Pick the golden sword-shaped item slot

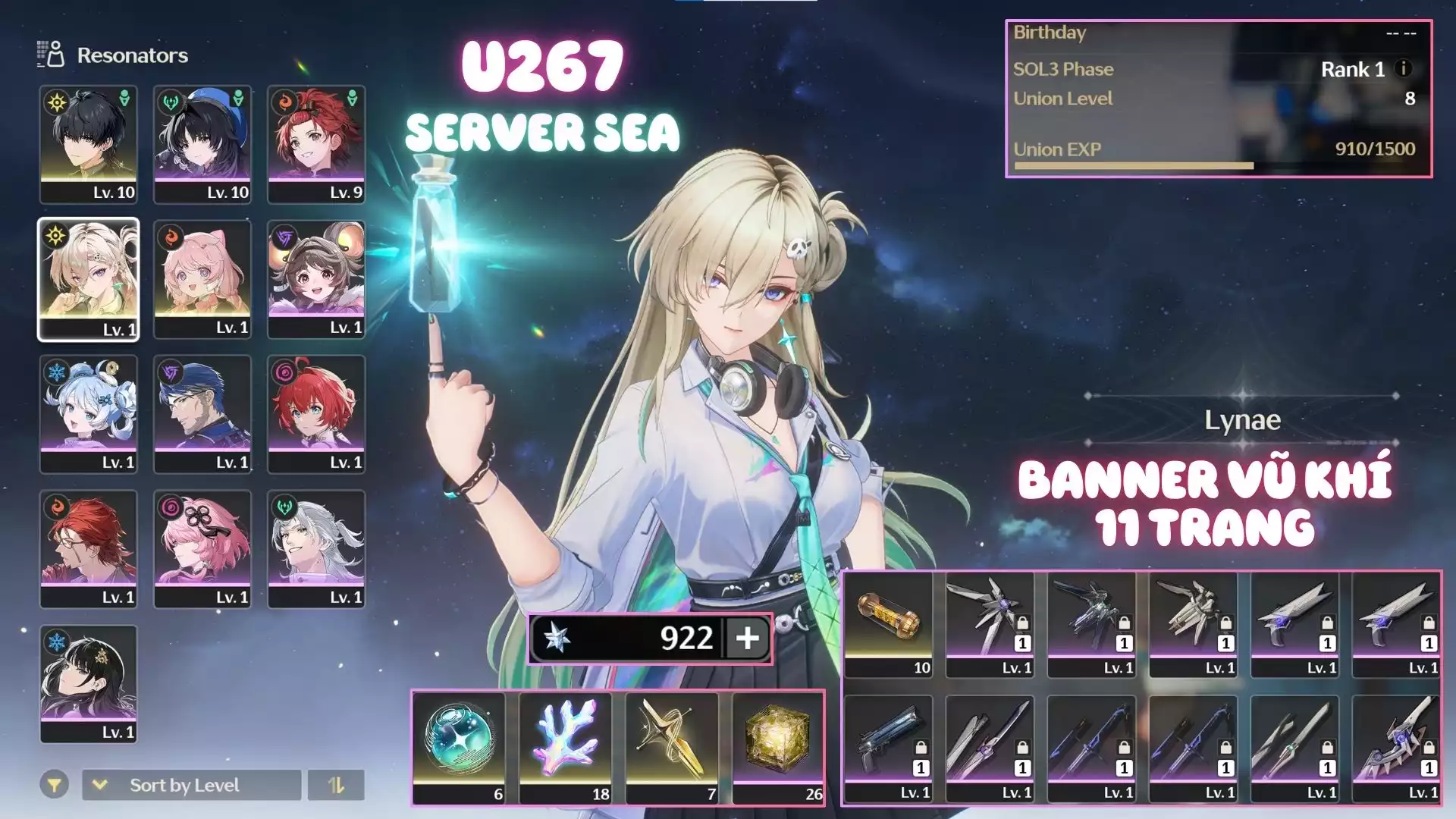coord(671,747)
